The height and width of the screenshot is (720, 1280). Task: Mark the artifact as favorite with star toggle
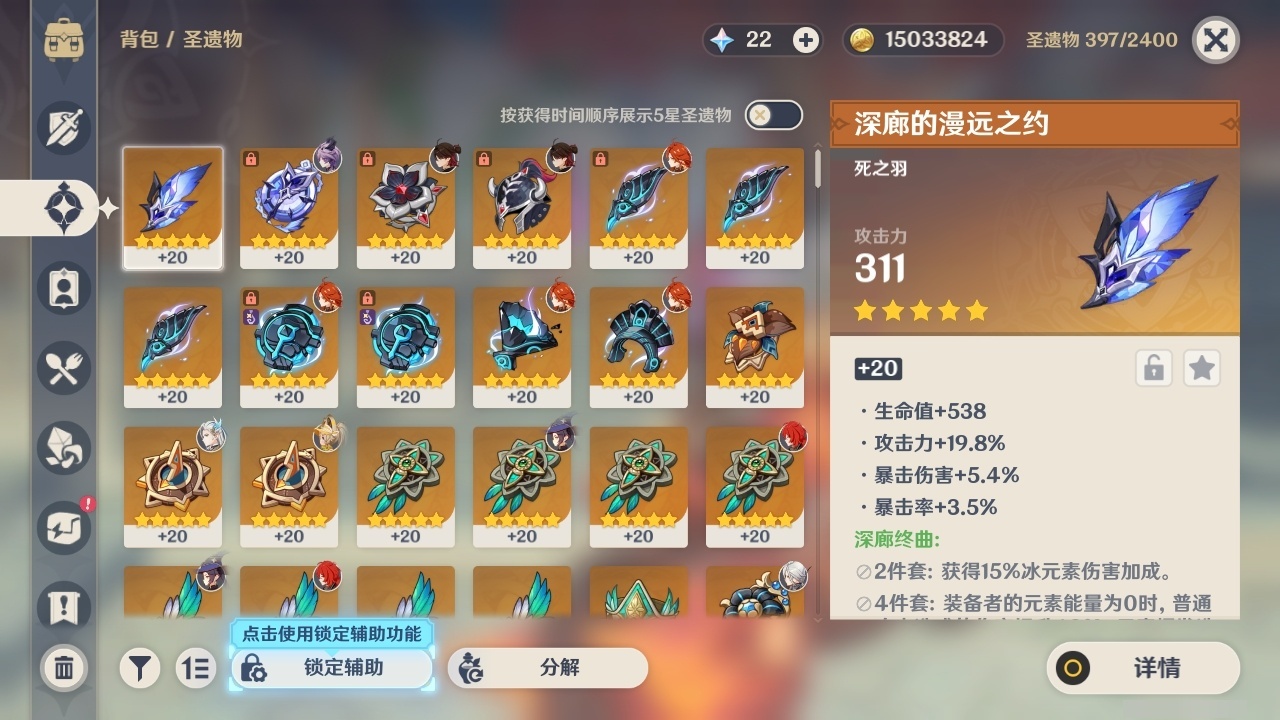pyautogui.click(x=1201, y=368)
